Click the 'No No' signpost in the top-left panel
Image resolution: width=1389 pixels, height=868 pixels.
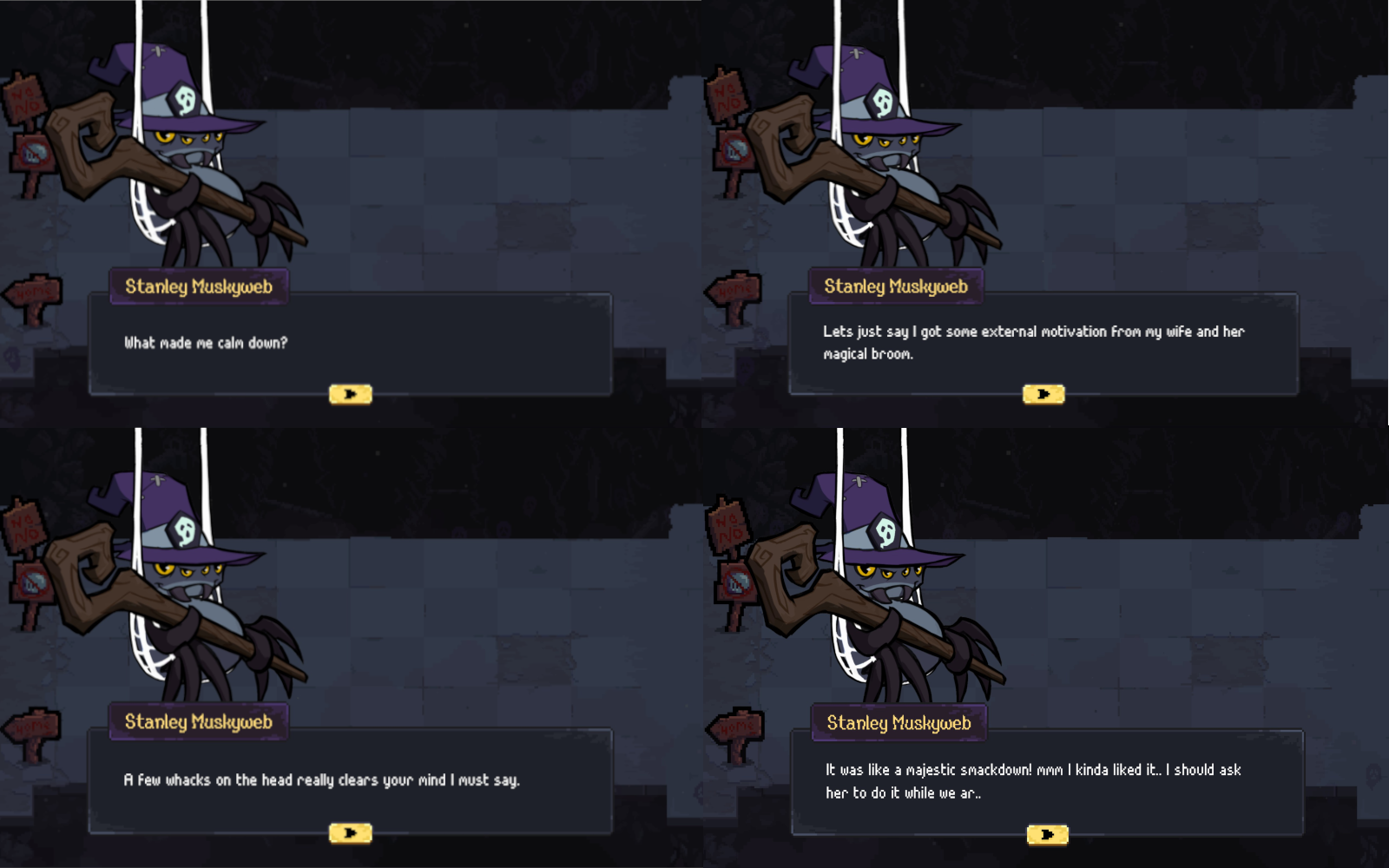pyautogui.click(x=24, y=95)
